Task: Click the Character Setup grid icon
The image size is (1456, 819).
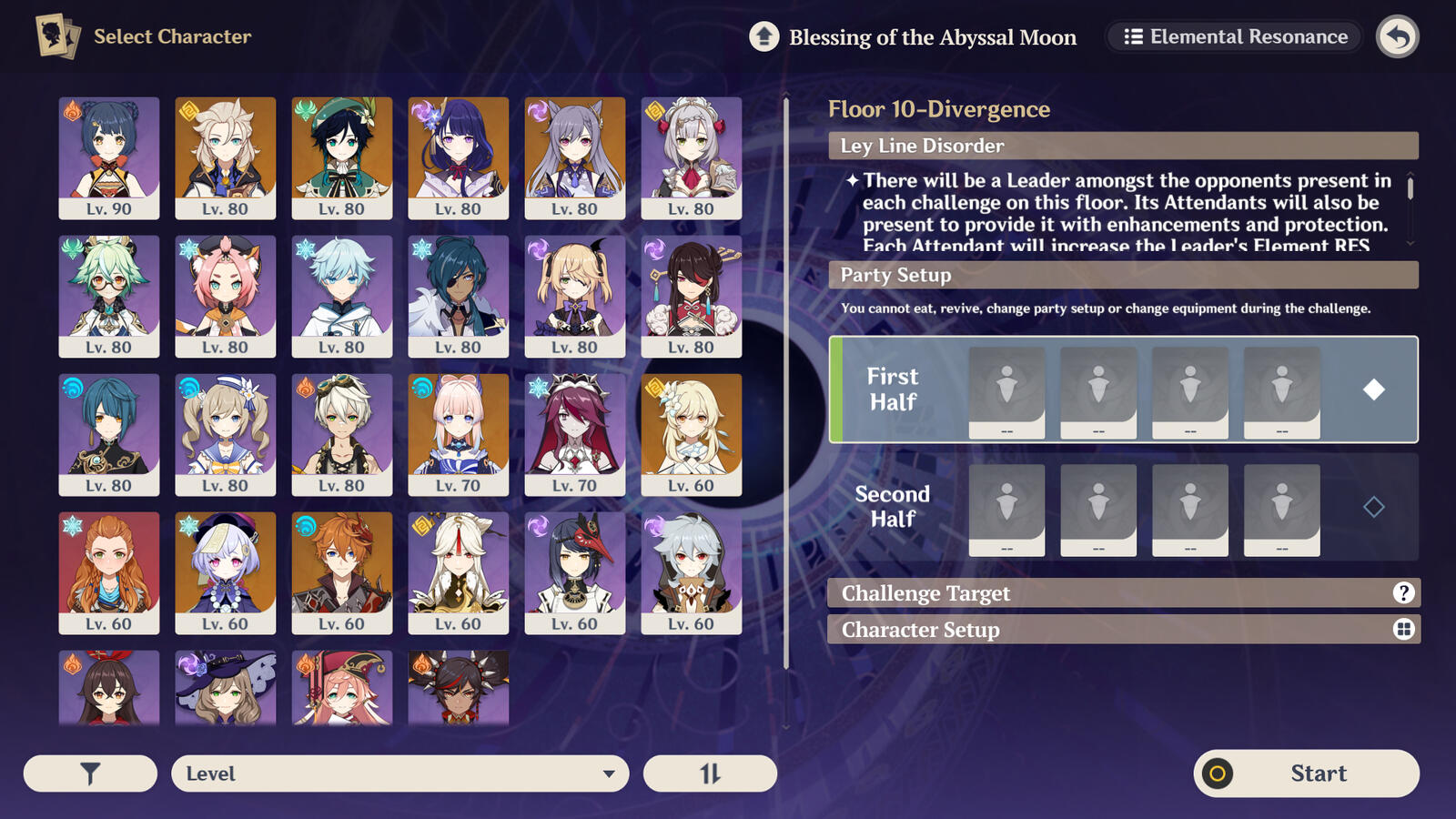Action: (1404, 629)
